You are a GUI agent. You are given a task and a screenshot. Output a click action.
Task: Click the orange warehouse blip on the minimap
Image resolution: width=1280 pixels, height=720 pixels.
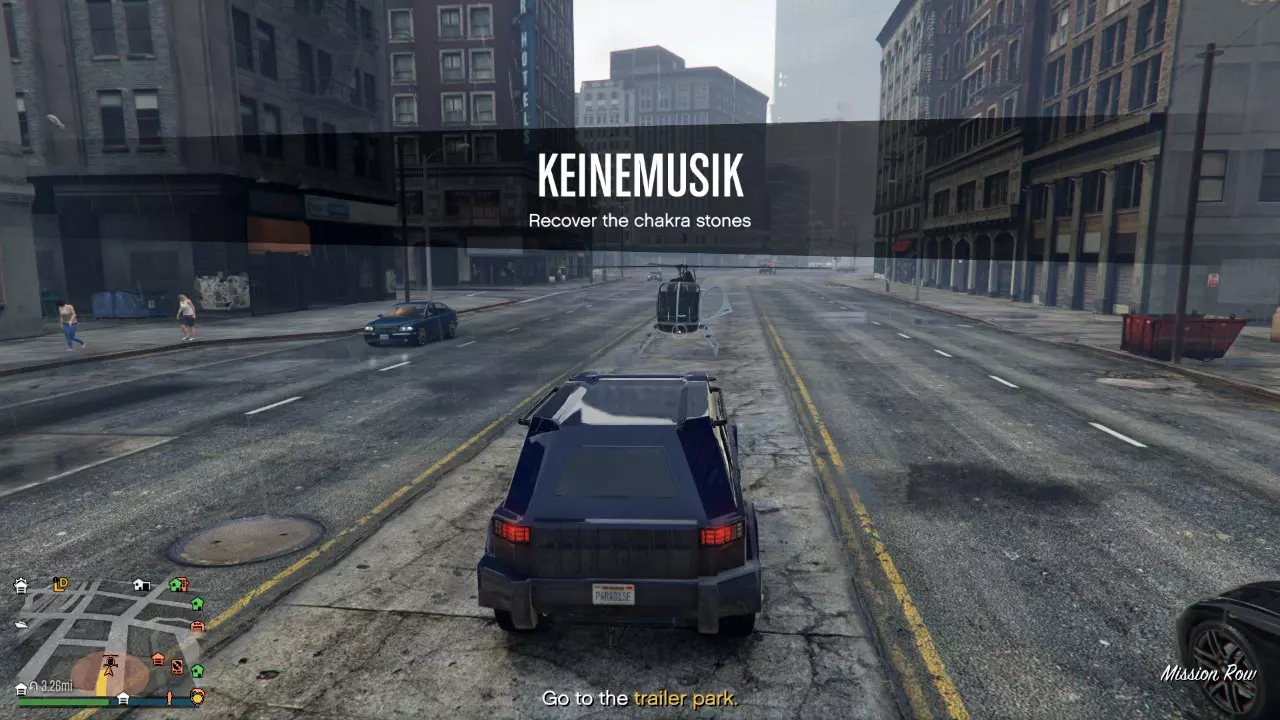tap(158, 658)
